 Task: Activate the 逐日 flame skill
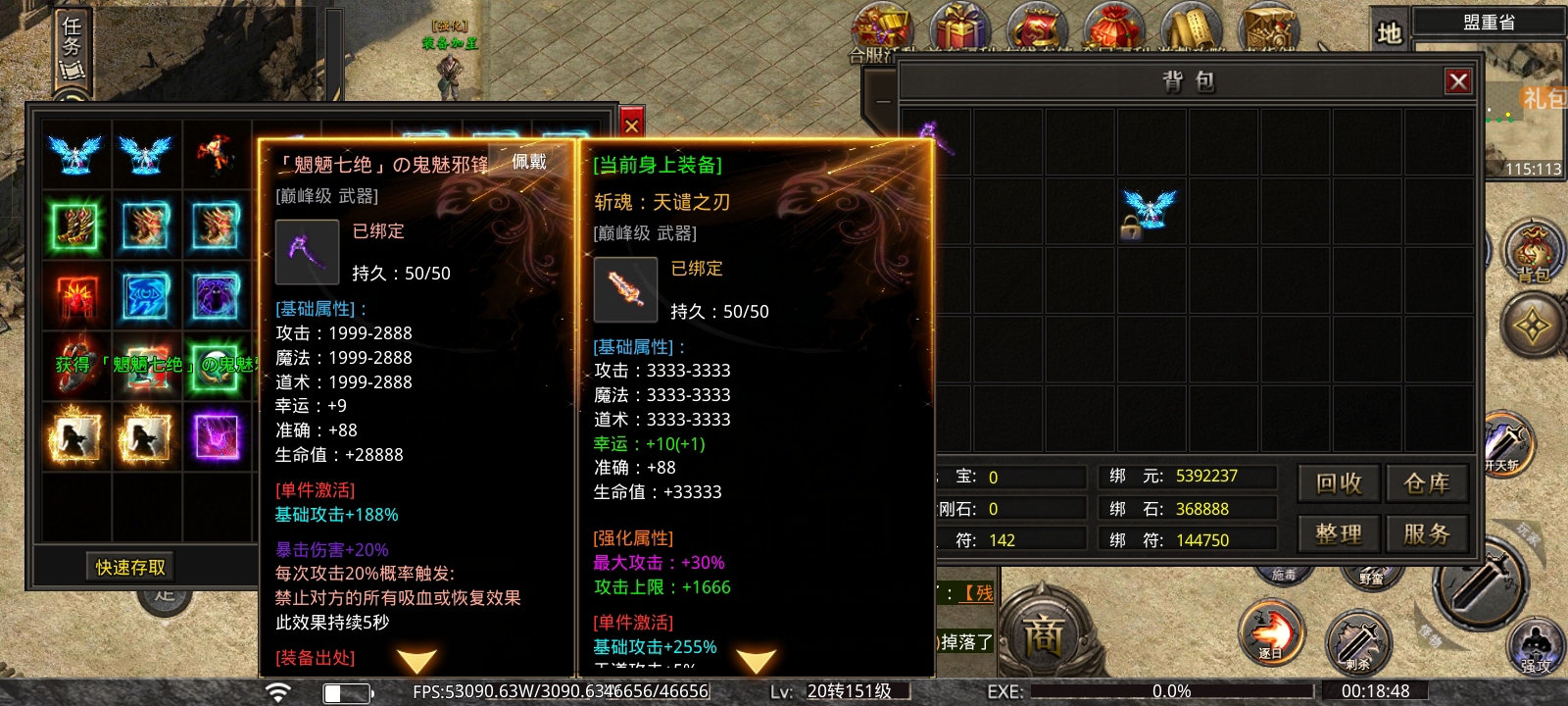coord(1271,630)
